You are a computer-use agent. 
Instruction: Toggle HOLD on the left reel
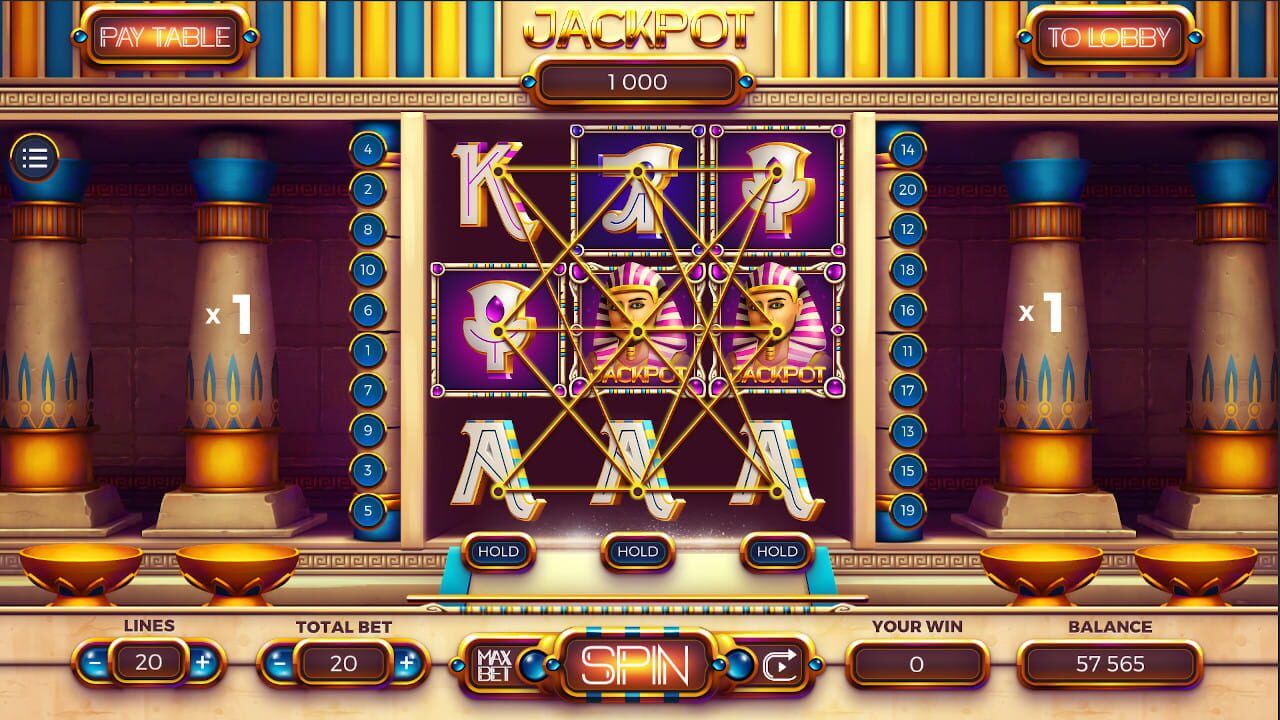[498, 551]
